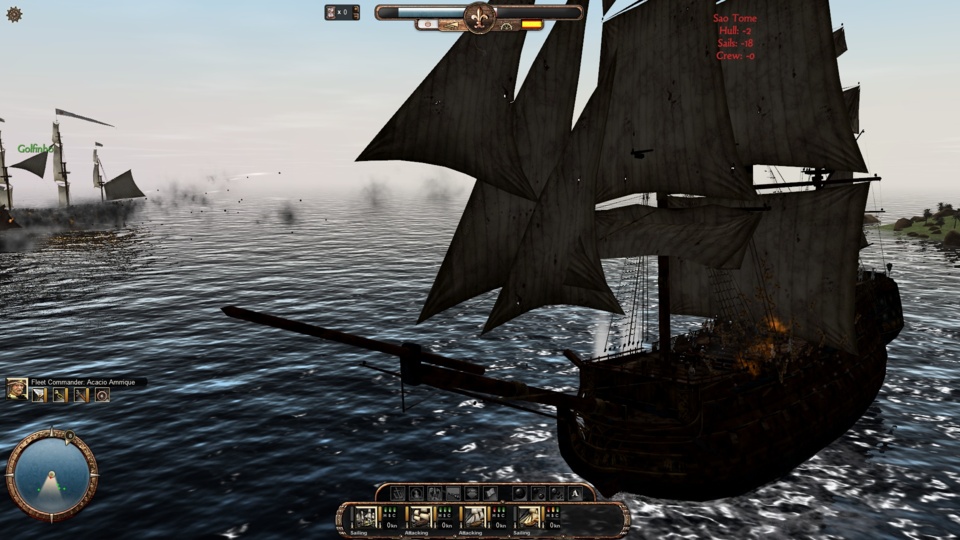The image size is (960, 540).
Task: Open the gear menu in the top-left corner
Action: (x=14, y=14)
